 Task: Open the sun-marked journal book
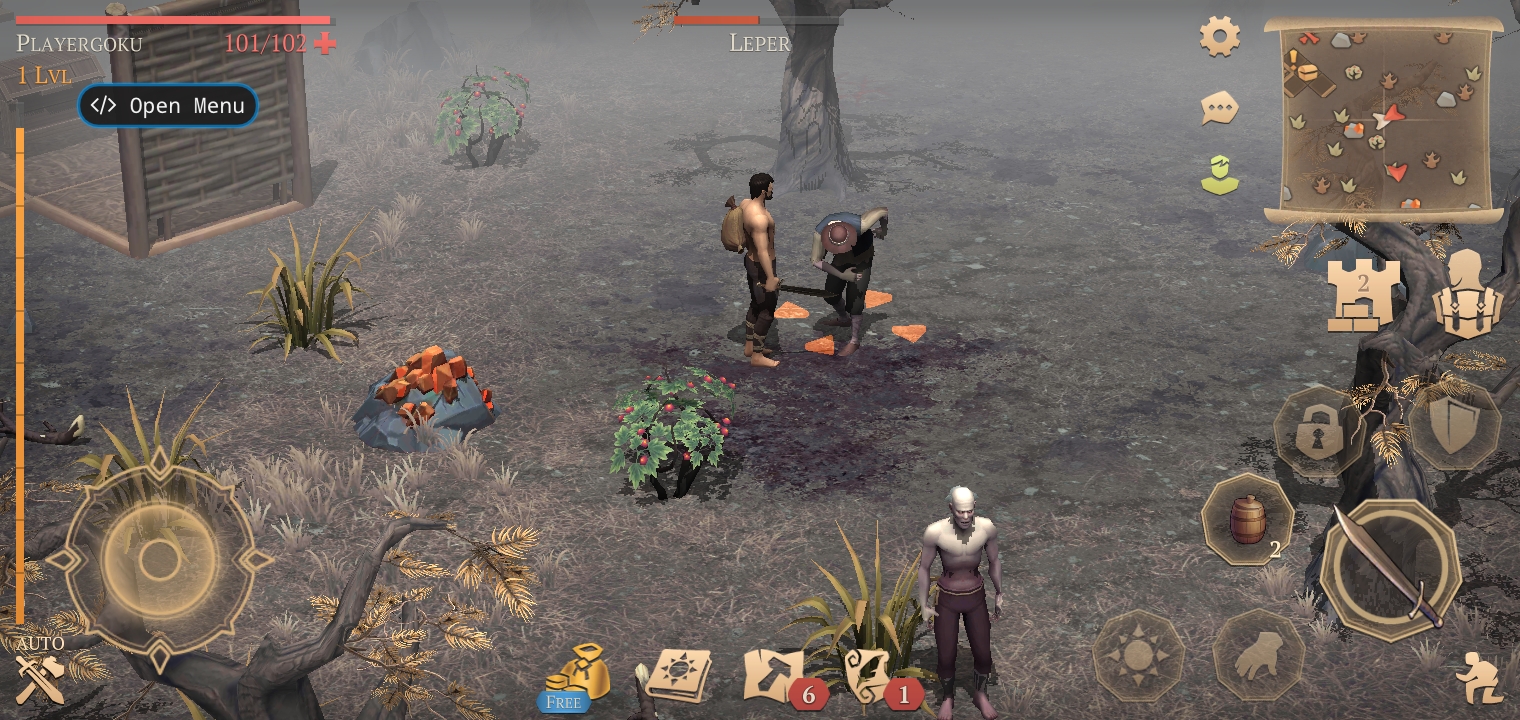point(678,675)
